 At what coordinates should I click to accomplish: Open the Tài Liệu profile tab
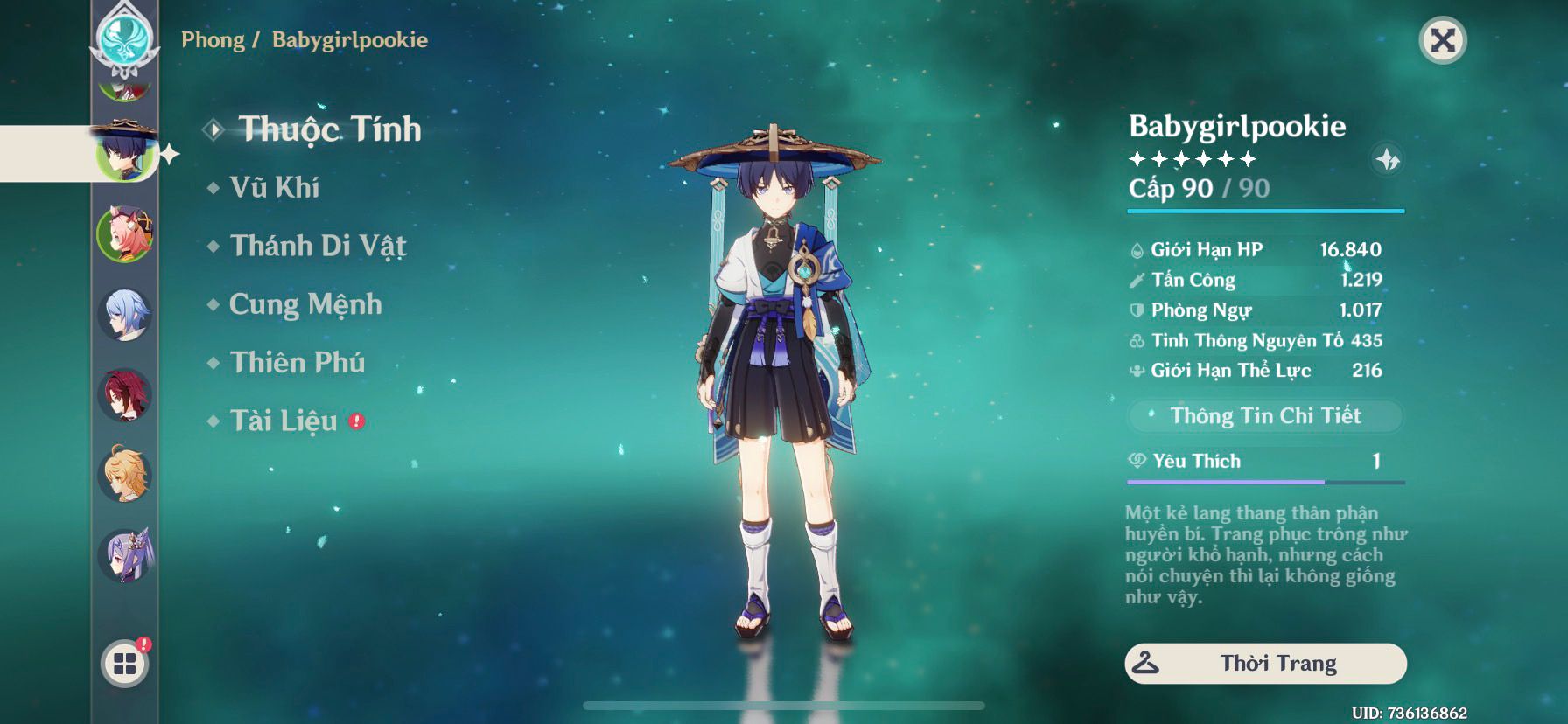pyautogui.click(x=283, y=421)
